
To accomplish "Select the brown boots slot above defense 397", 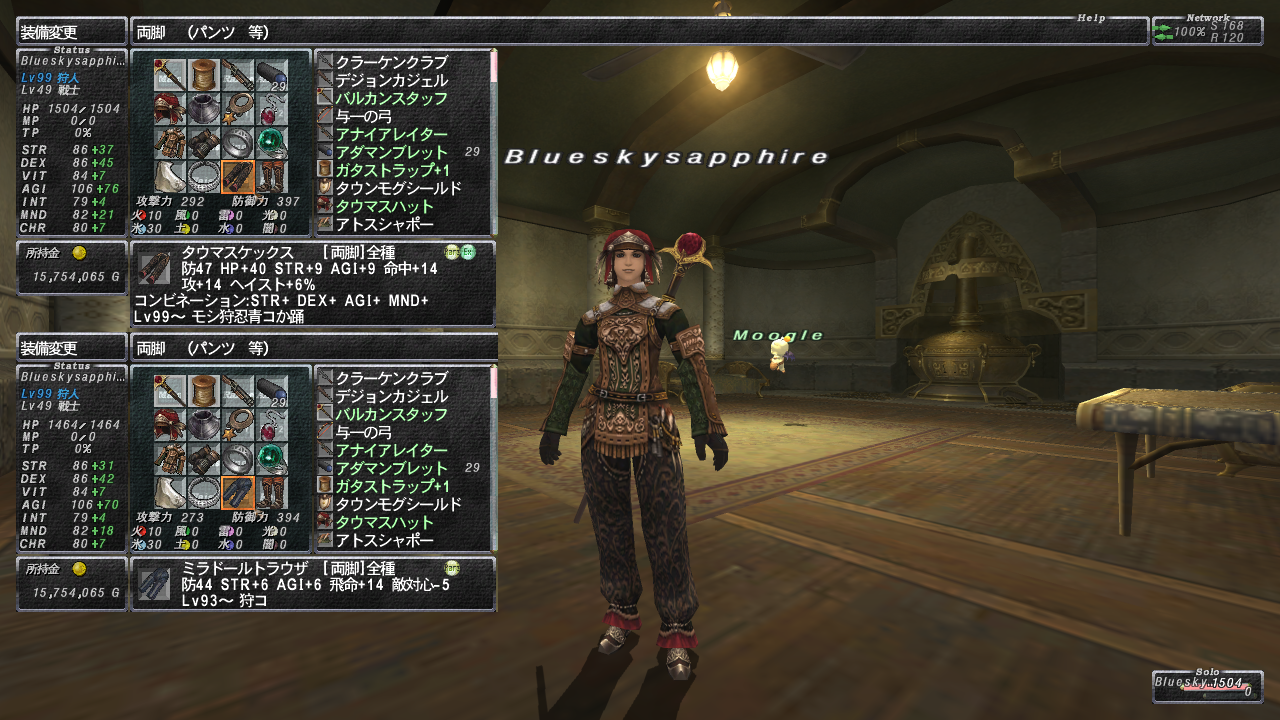I will pos(270,177).
